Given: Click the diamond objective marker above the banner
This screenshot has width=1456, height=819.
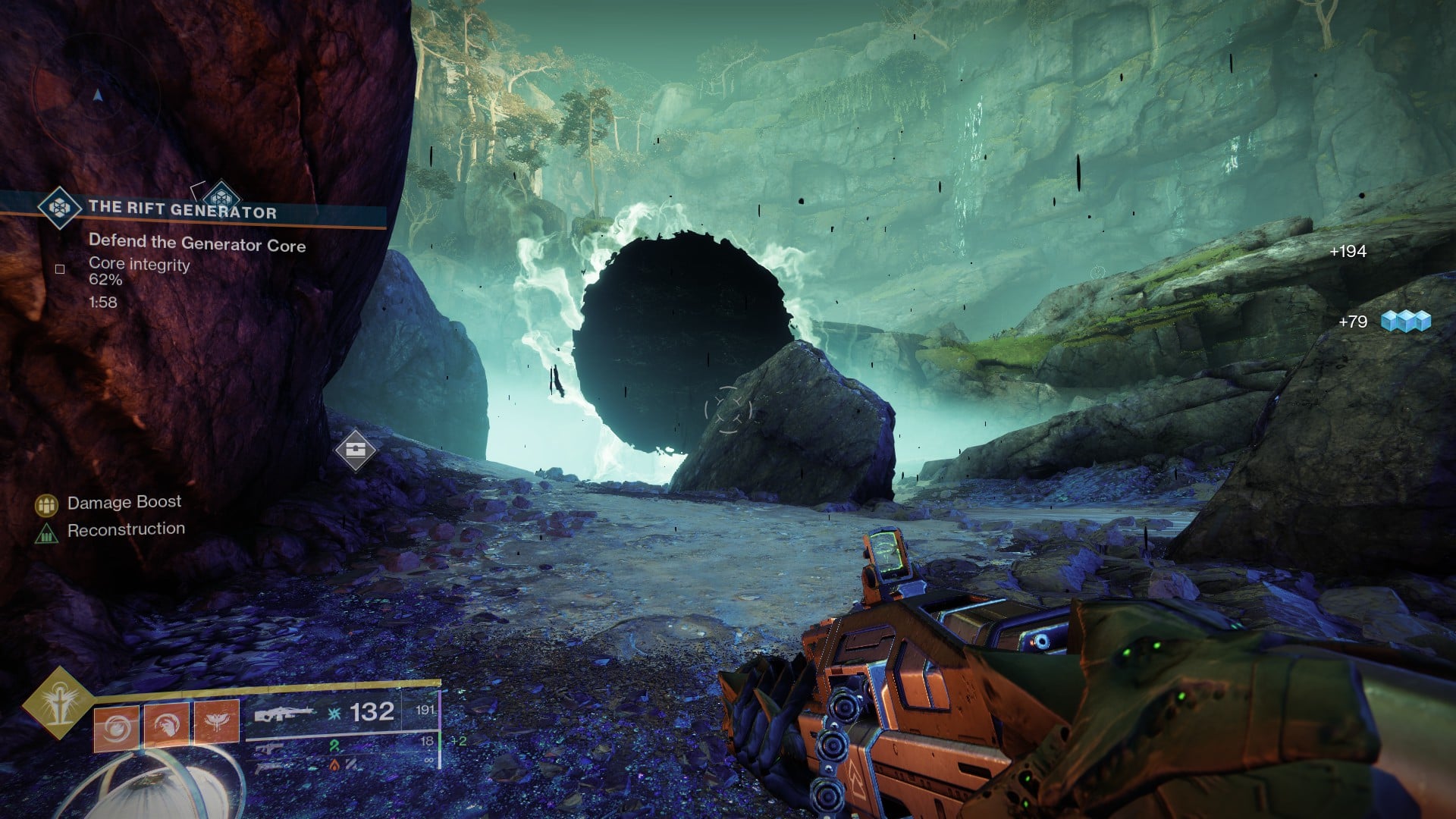Looking at the screenshot, I should [x=221, y=193].
